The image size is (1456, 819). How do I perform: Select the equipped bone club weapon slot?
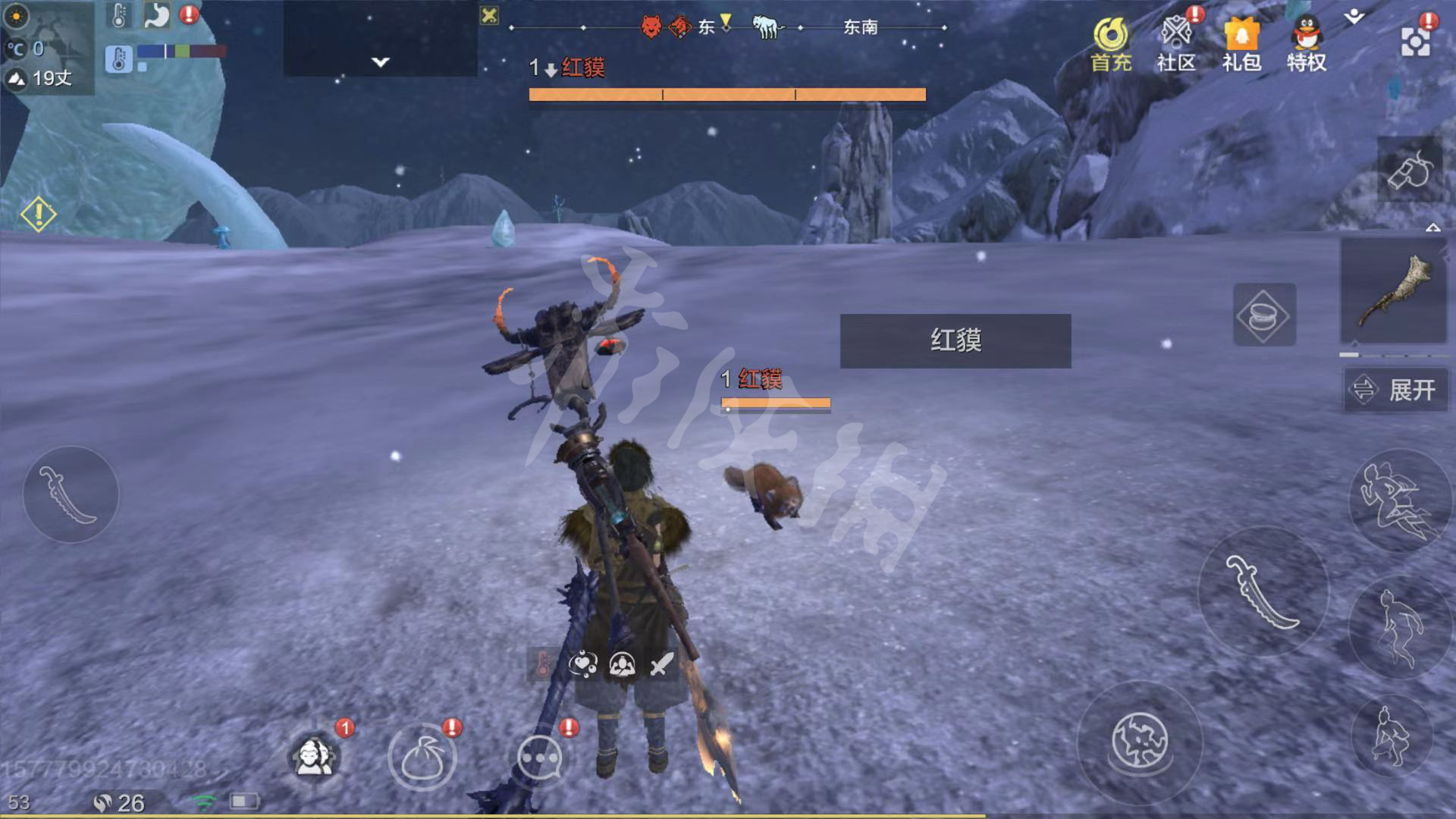[1394, 291]
